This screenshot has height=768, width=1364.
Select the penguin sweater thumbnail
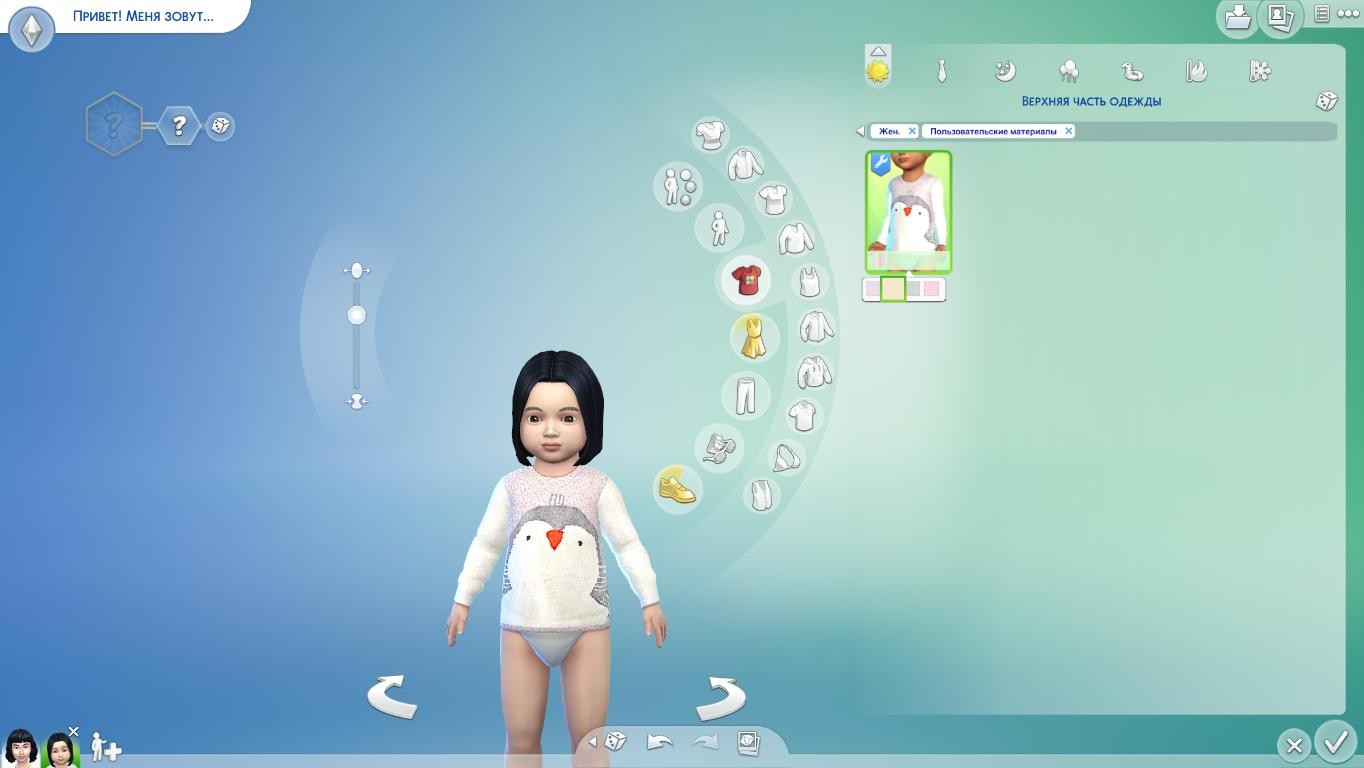[908, 211]
